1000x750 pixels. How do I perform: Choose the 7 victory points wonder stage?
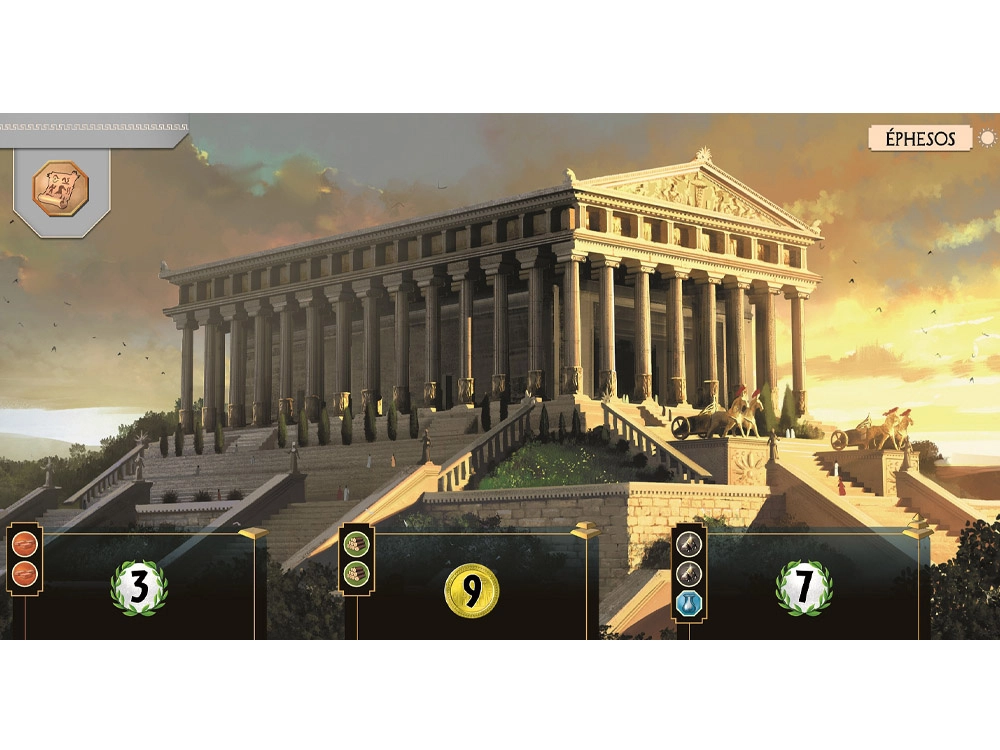point(804,588)
